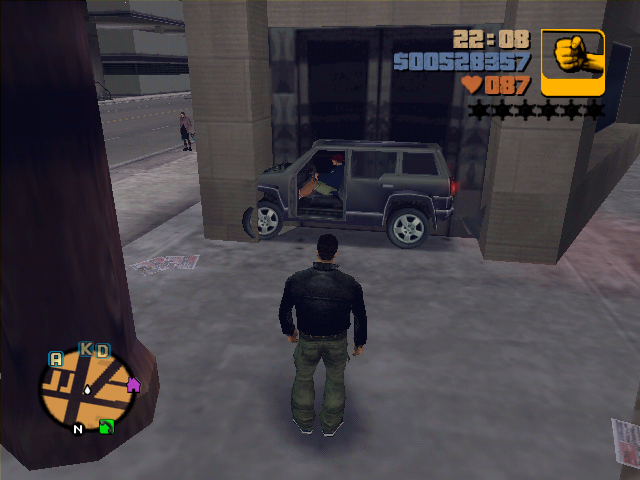This screenshot has height=480, width=640.
Task: Choose the "A" mission marker on radar
Action: (56, 359)
